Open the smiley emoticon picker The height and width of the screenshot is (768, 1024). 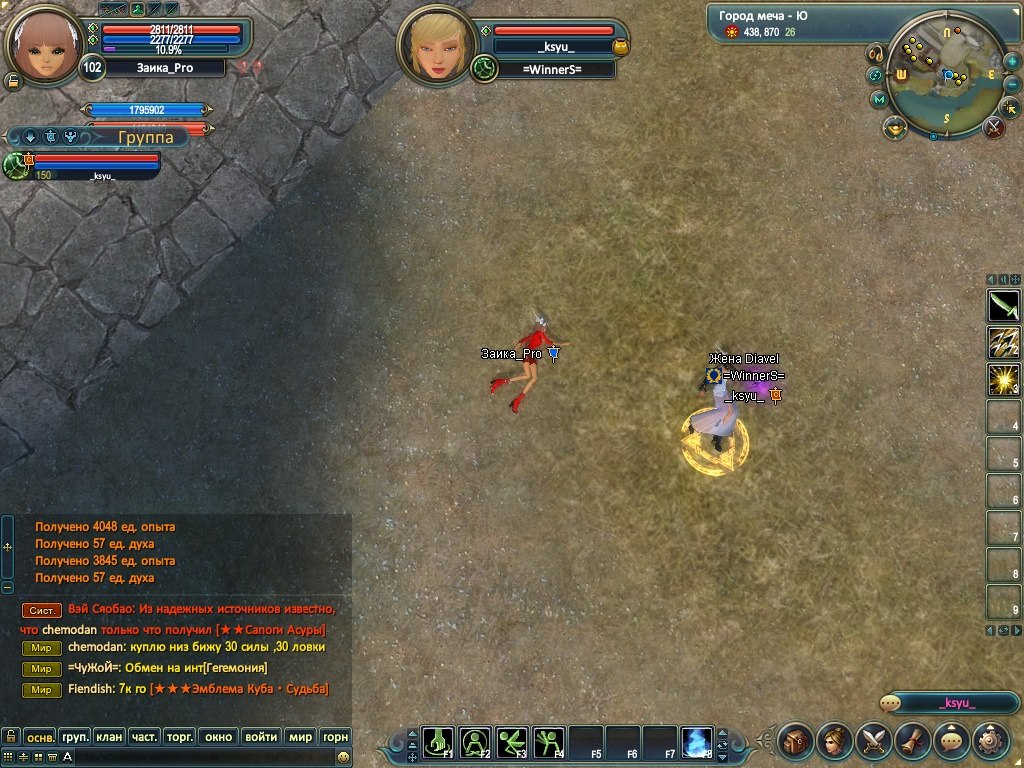[x=343, y=758]
